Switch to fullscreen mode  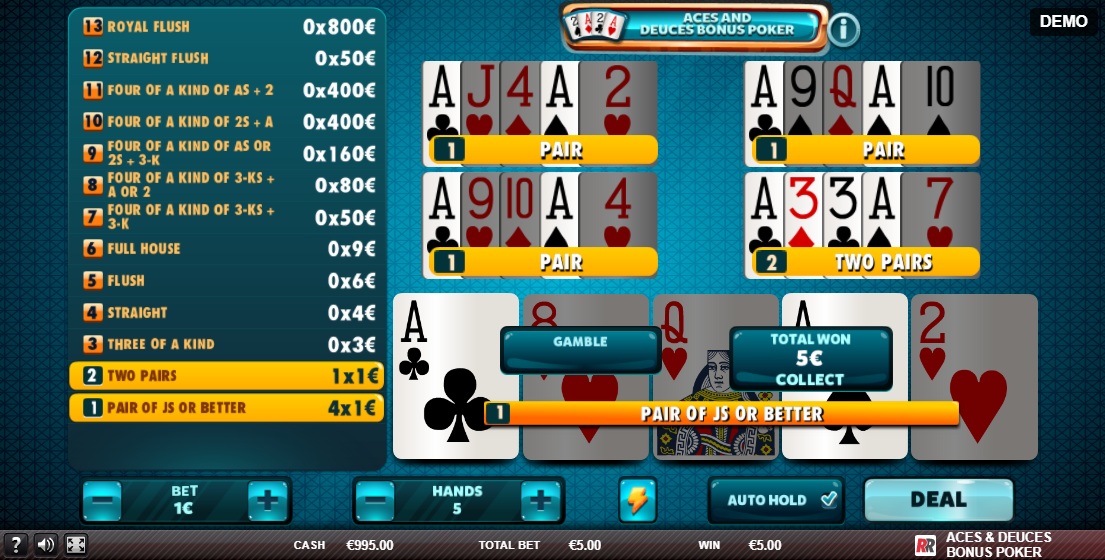76,545
